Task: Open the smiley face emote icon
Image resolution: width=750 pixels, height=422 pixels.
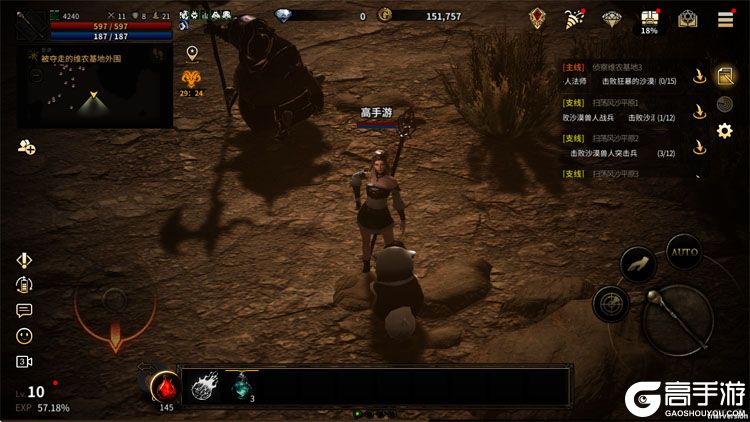Action: pos(24,336)
